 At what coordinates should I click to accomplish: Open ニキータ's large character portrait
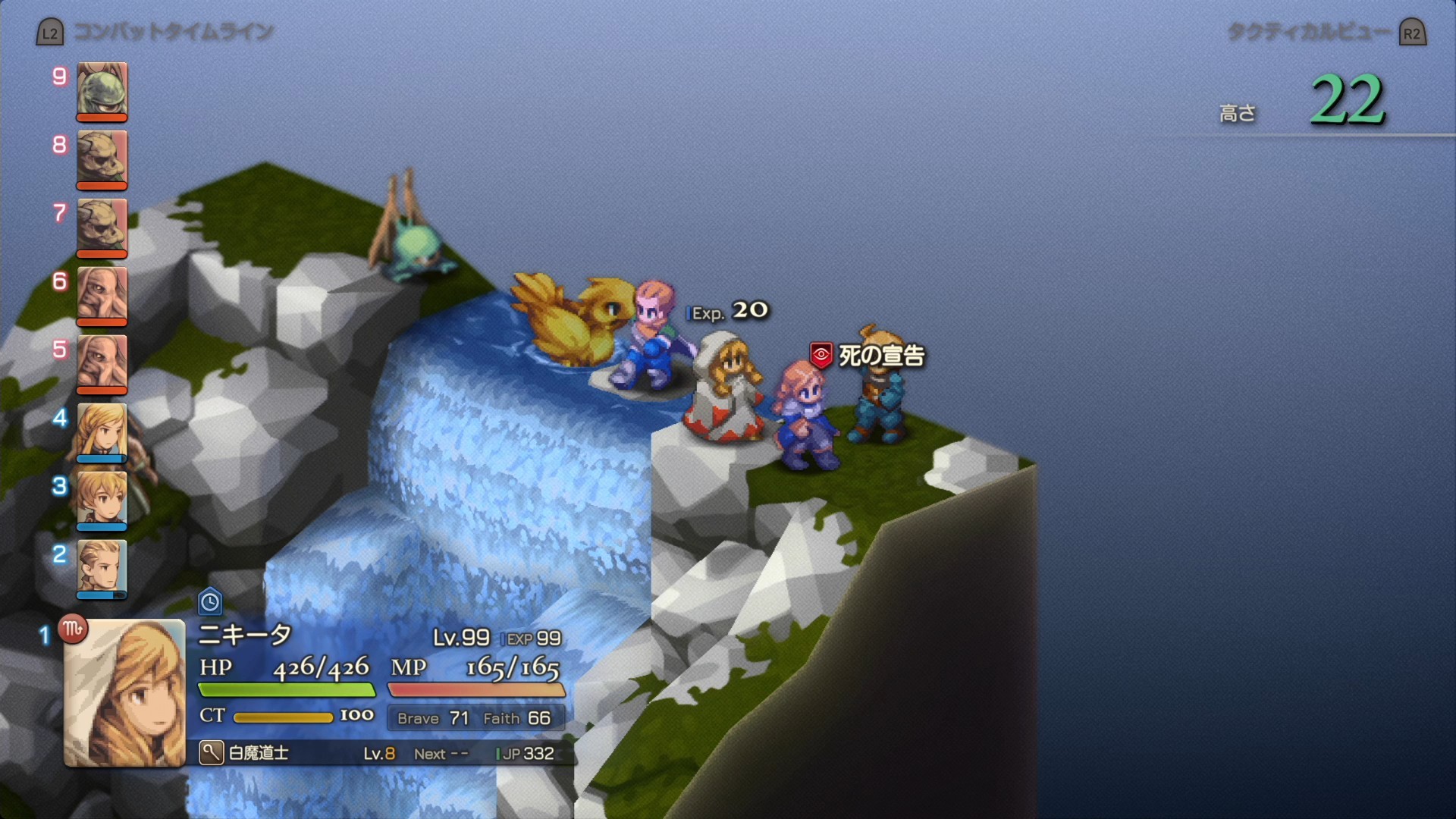pos(125,692)
